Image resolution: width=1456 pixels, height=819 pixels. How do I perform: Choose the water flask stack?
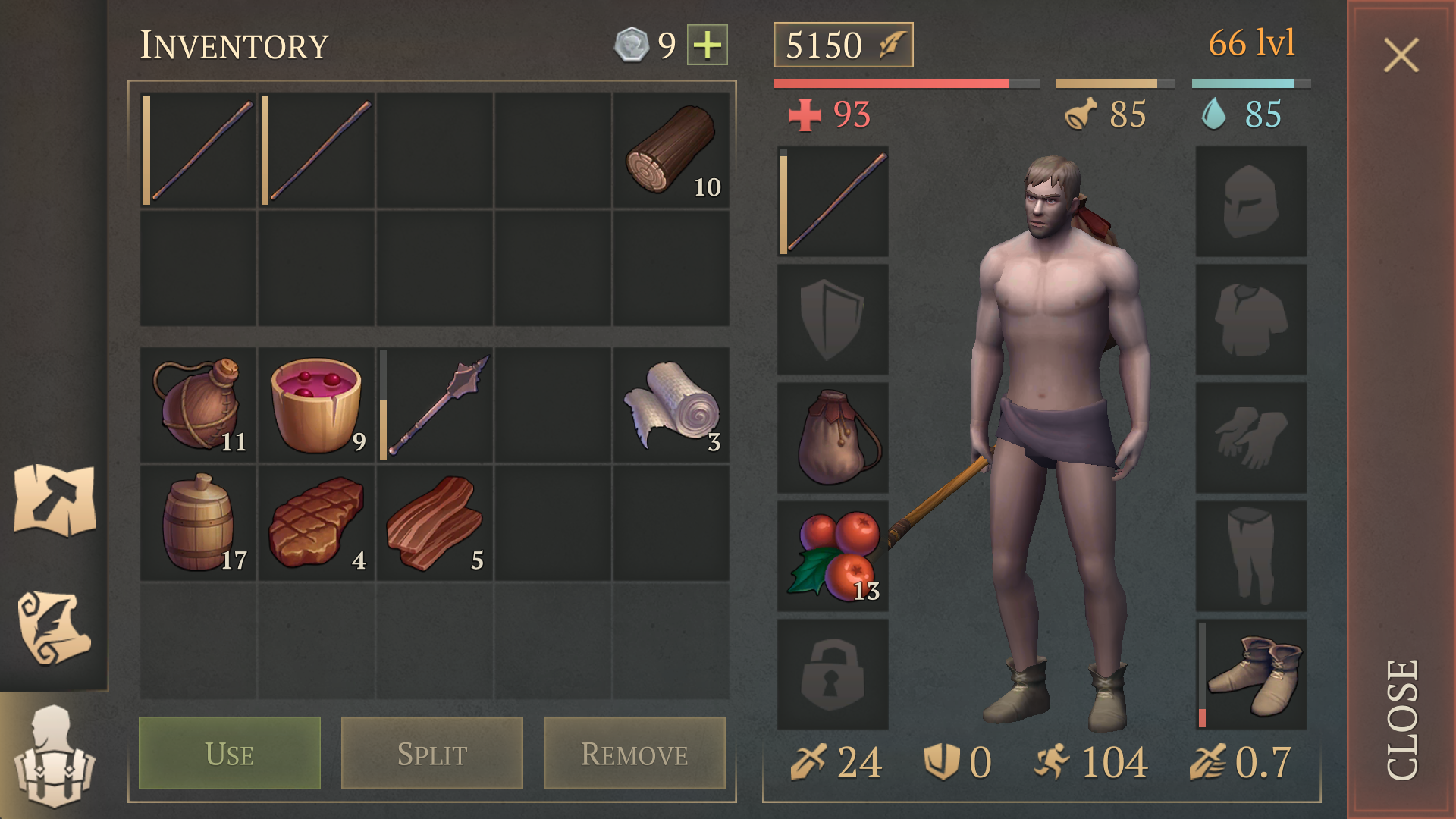pyautogui.click(x=199, y=406)
